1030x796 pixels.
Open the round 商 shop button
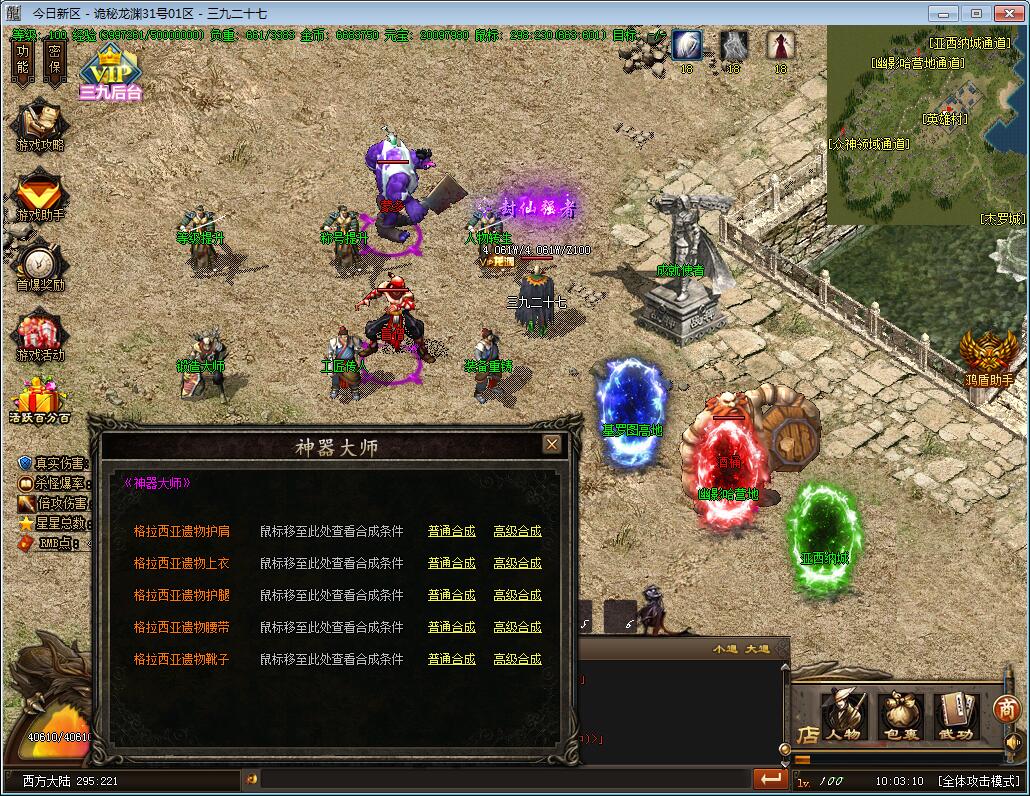tap(1006, 708)
